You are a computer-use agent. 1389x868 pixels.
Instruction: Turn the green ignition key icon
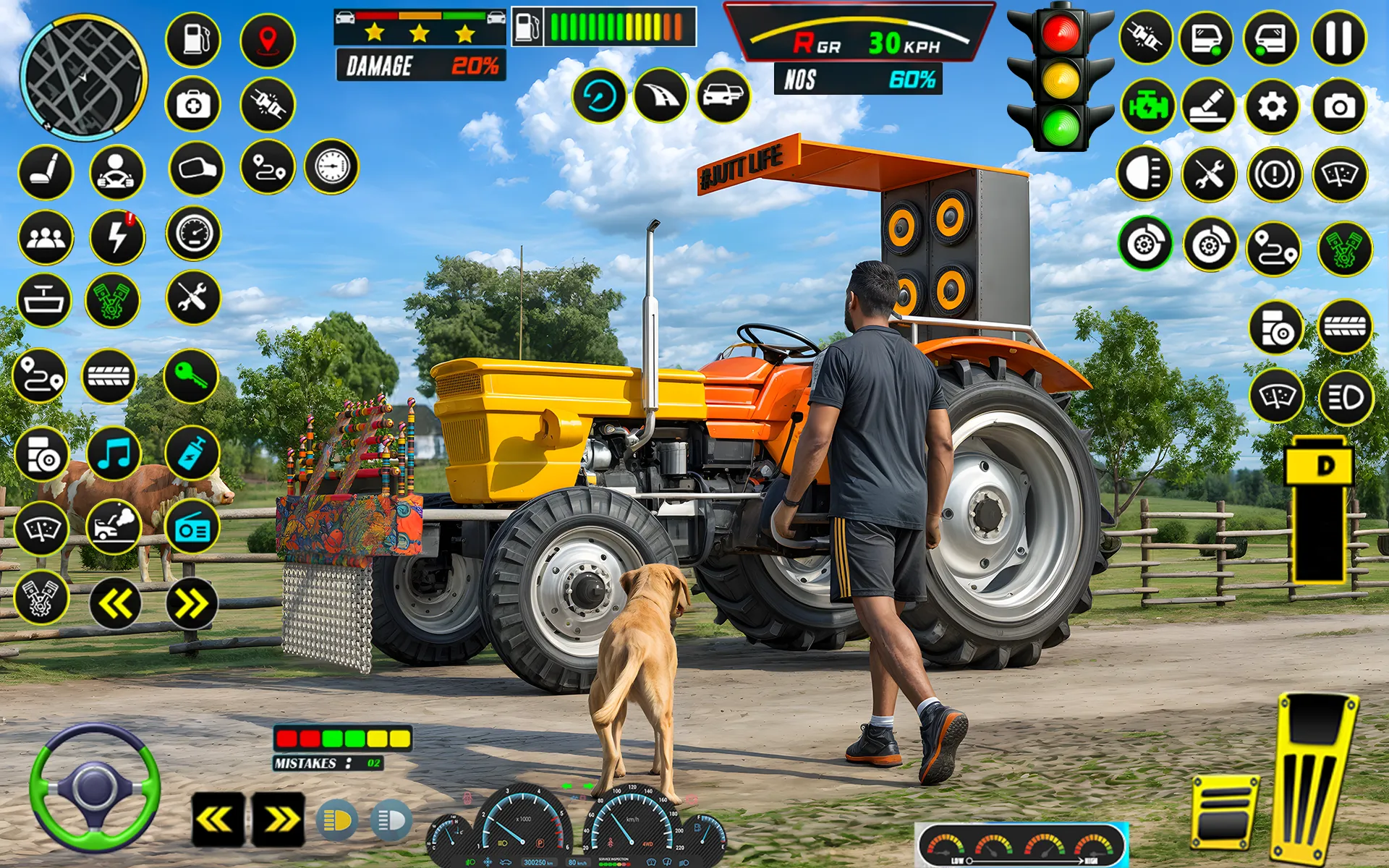(x=192, y=375)
